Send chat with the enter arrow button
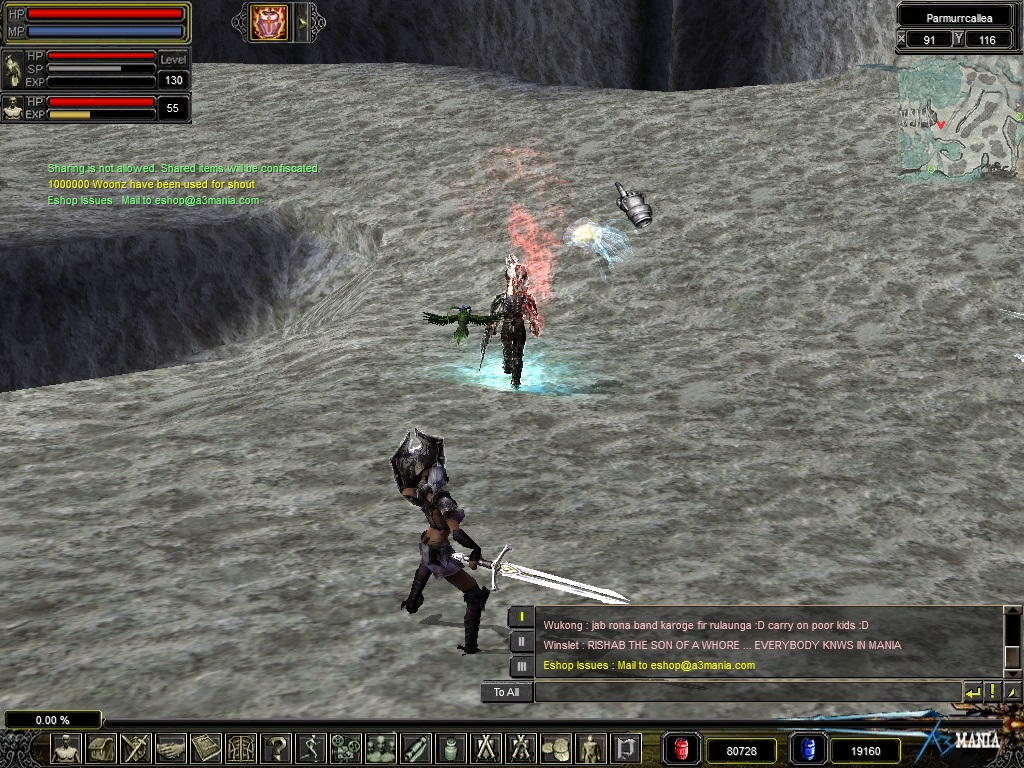1024x768 pixels. pos(972,692)
